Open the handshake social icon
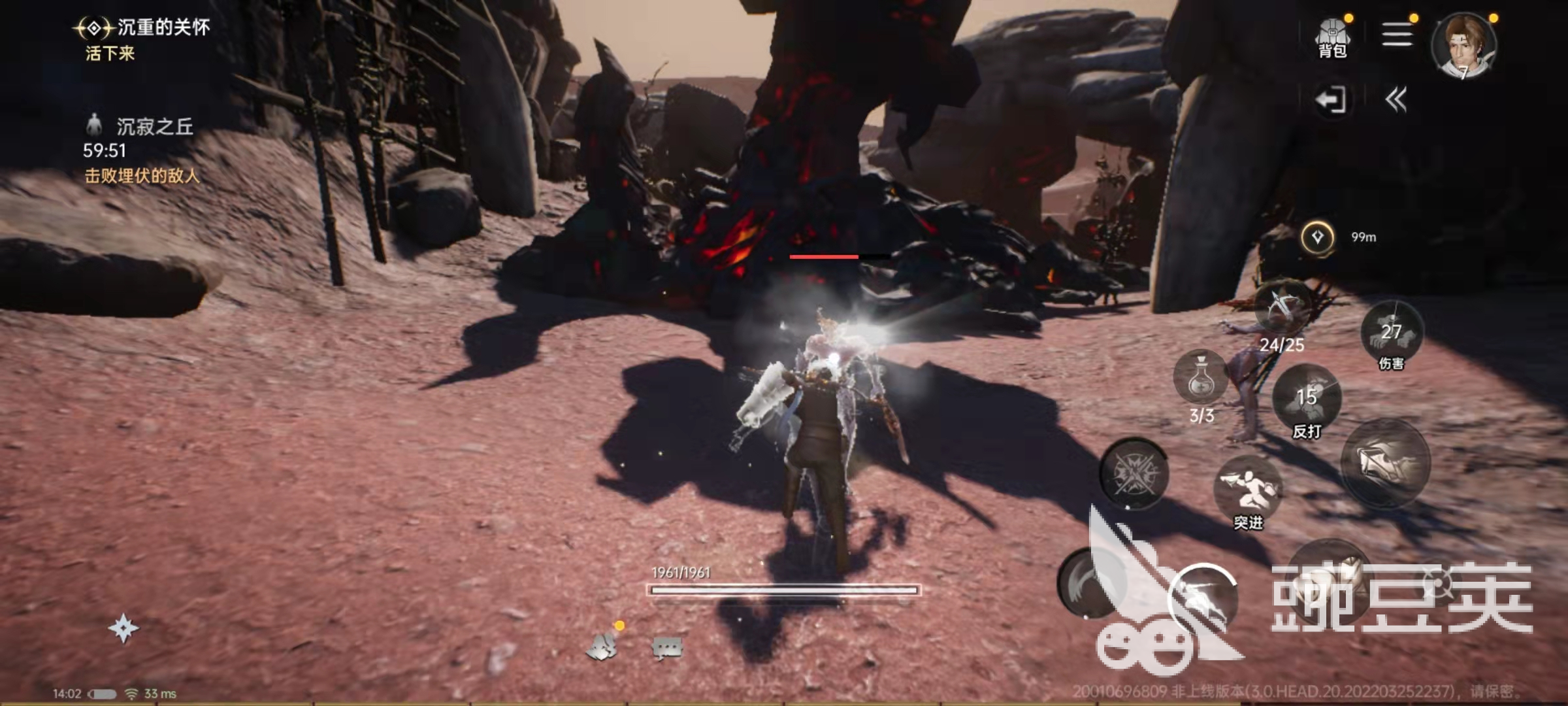This screenshot has width=1568, height=706. [602, 647]
